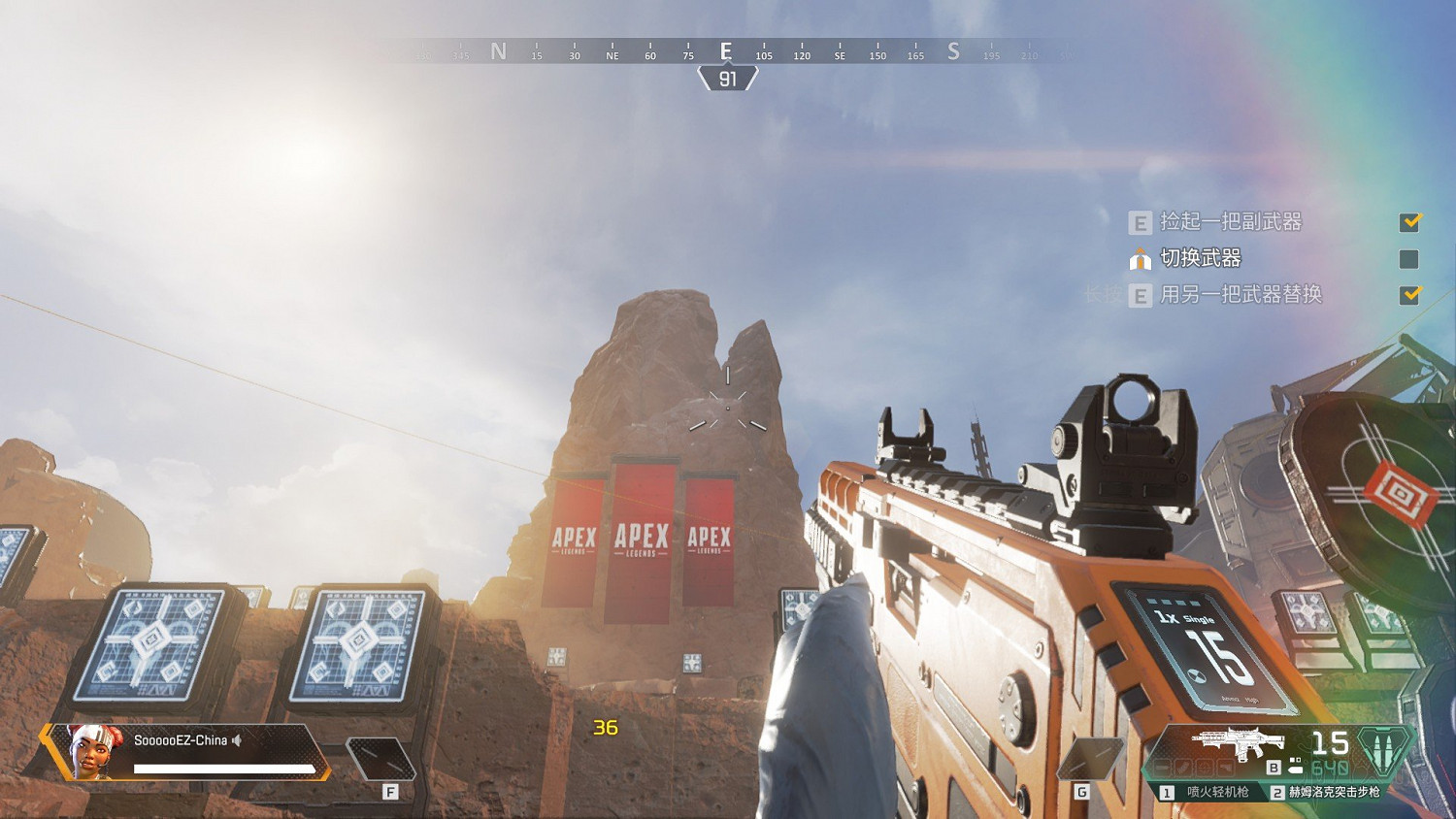Select the white weapon silhouette in the weapon panel
Image resolution: width=1456 pixels, height=819 pixels.
click(x=1238, y=743)
